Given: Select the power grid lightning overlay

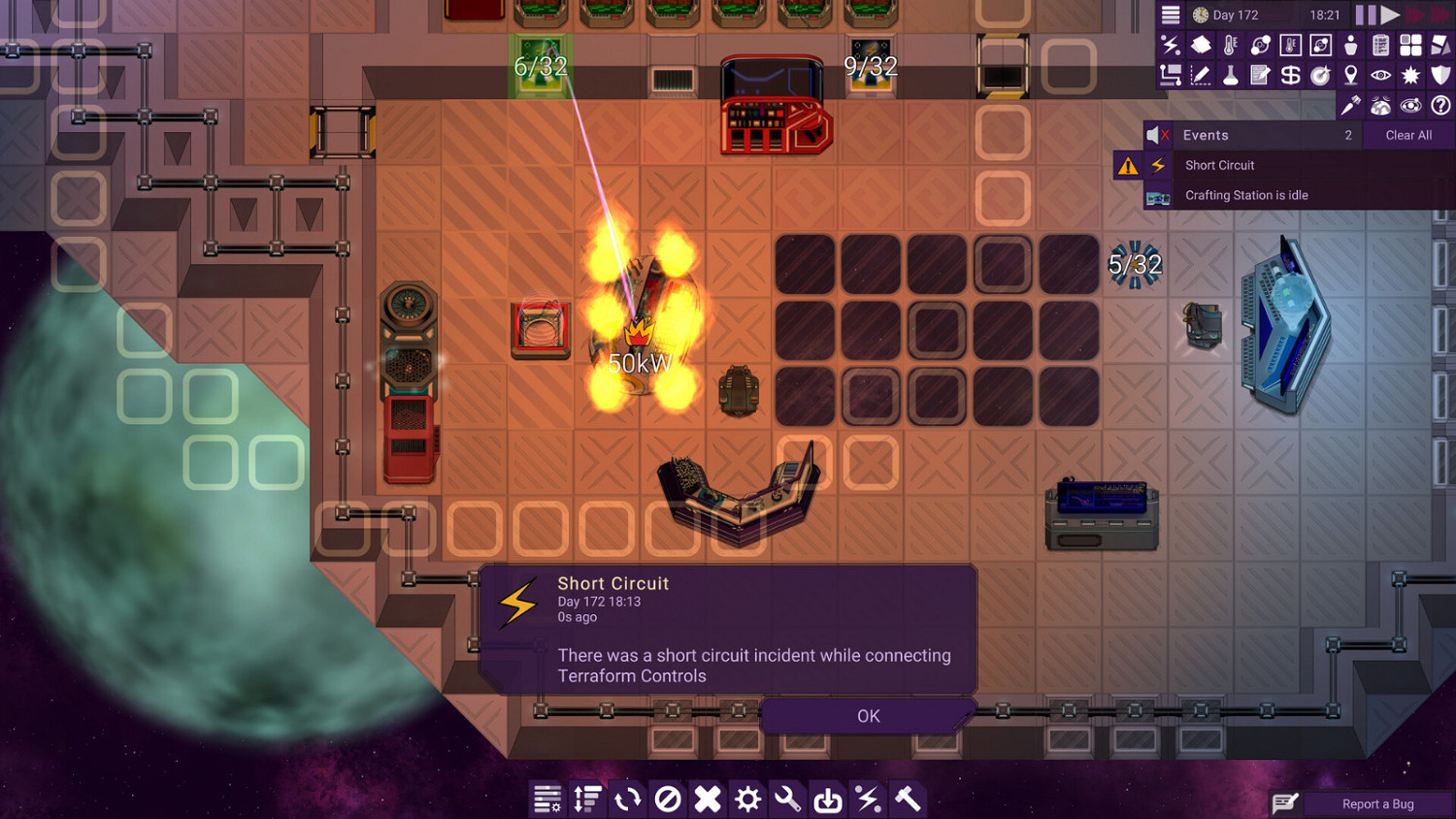Looking at the screenshot, I should [x=1170, y=45].
